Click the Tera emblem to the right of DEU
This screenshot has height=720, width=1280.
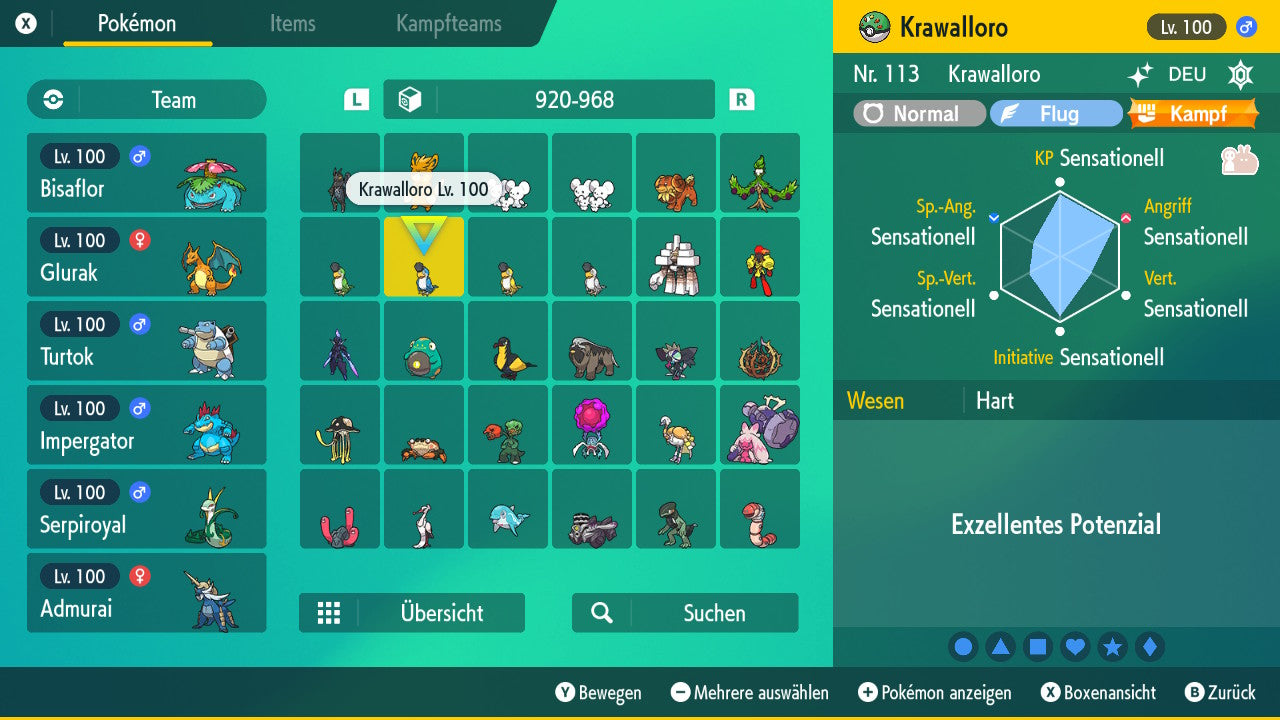pos(1238,75)
